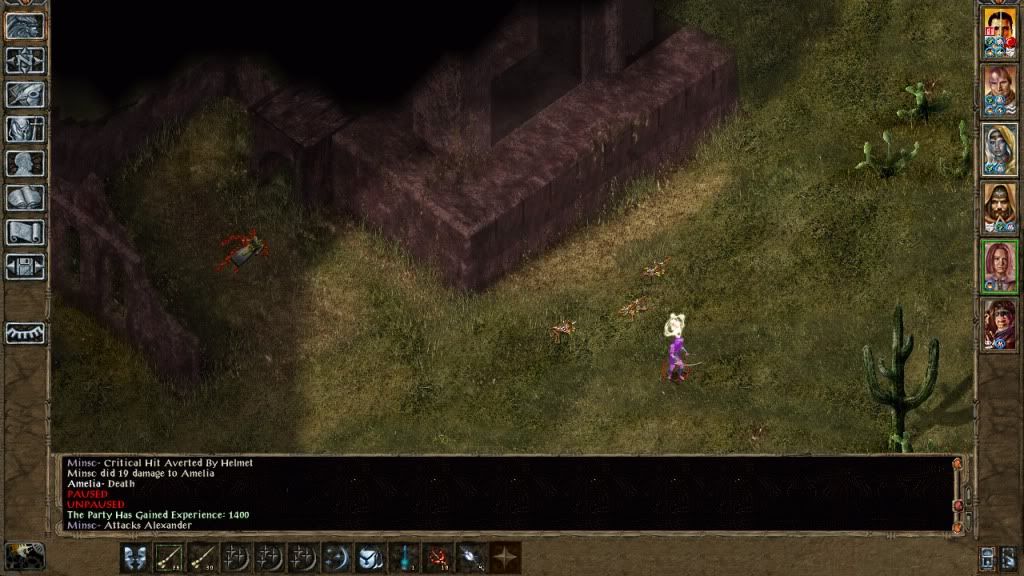Open the character record bust button
The width and height of the screenshot is (1024, 576).
(x=25, y=164)
